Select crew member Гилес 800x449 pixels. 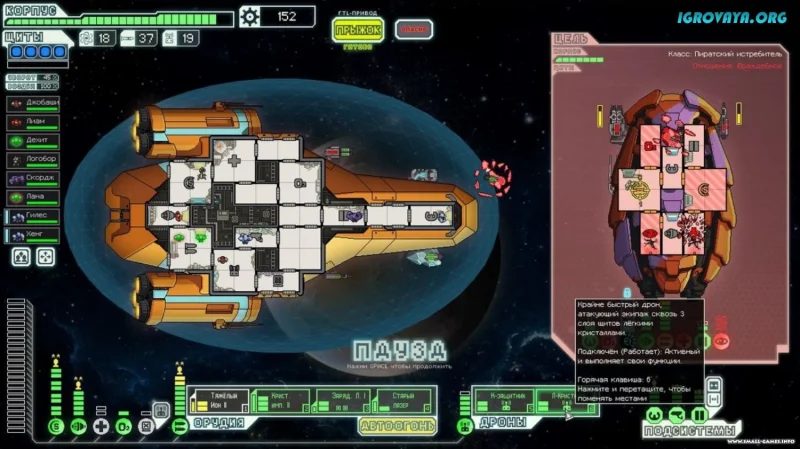pos(34,216)
